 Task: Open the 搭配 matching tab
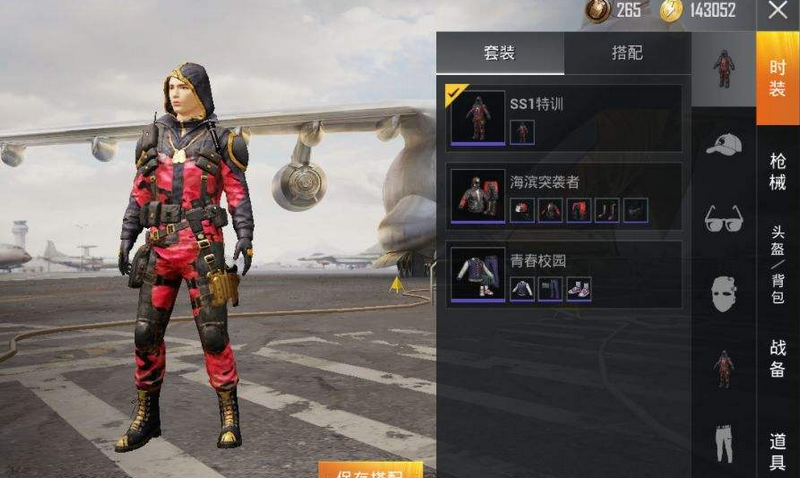click(x=627, y=53)
